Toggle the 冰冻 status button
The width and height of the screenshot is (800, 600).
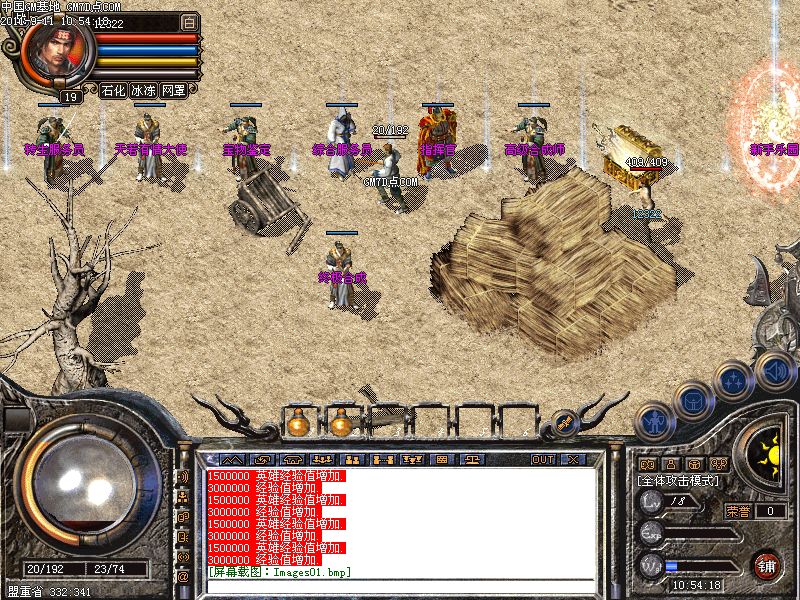click(x=143, y=90)
